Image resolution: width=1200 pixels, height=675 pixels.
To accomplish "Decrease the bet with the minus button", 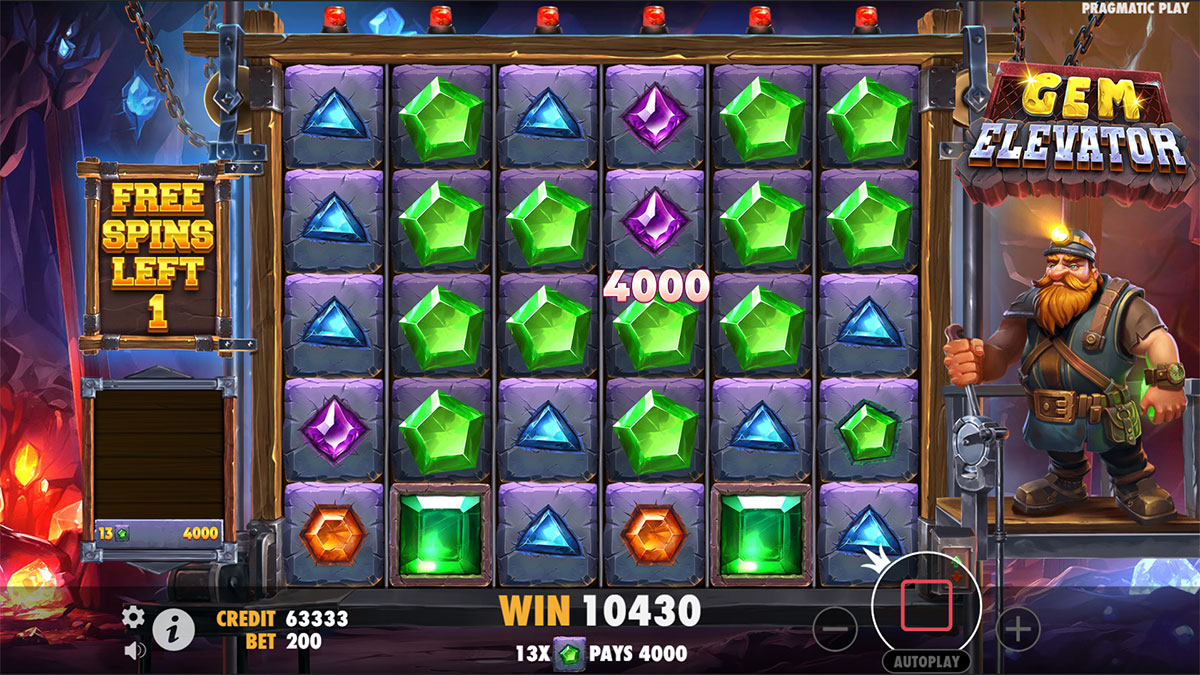I will [x=835, y=629].
